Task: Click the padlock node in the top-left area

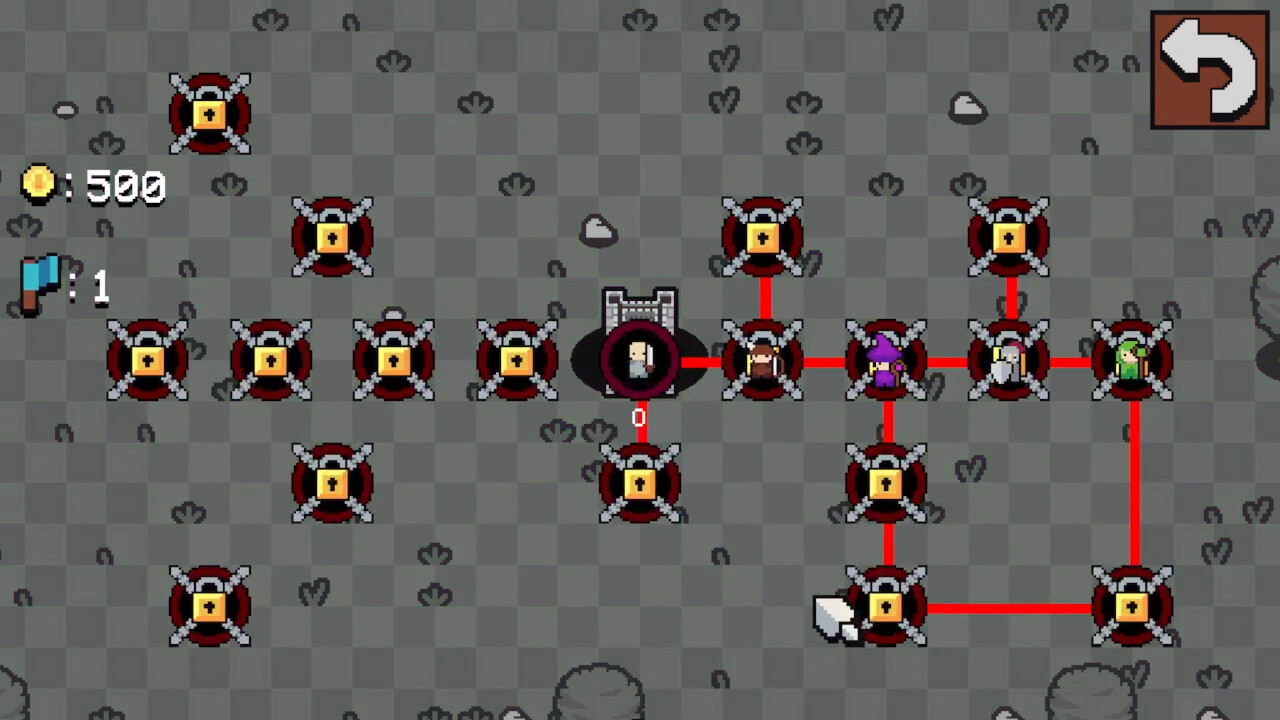Action: click(x=209, y=112)
